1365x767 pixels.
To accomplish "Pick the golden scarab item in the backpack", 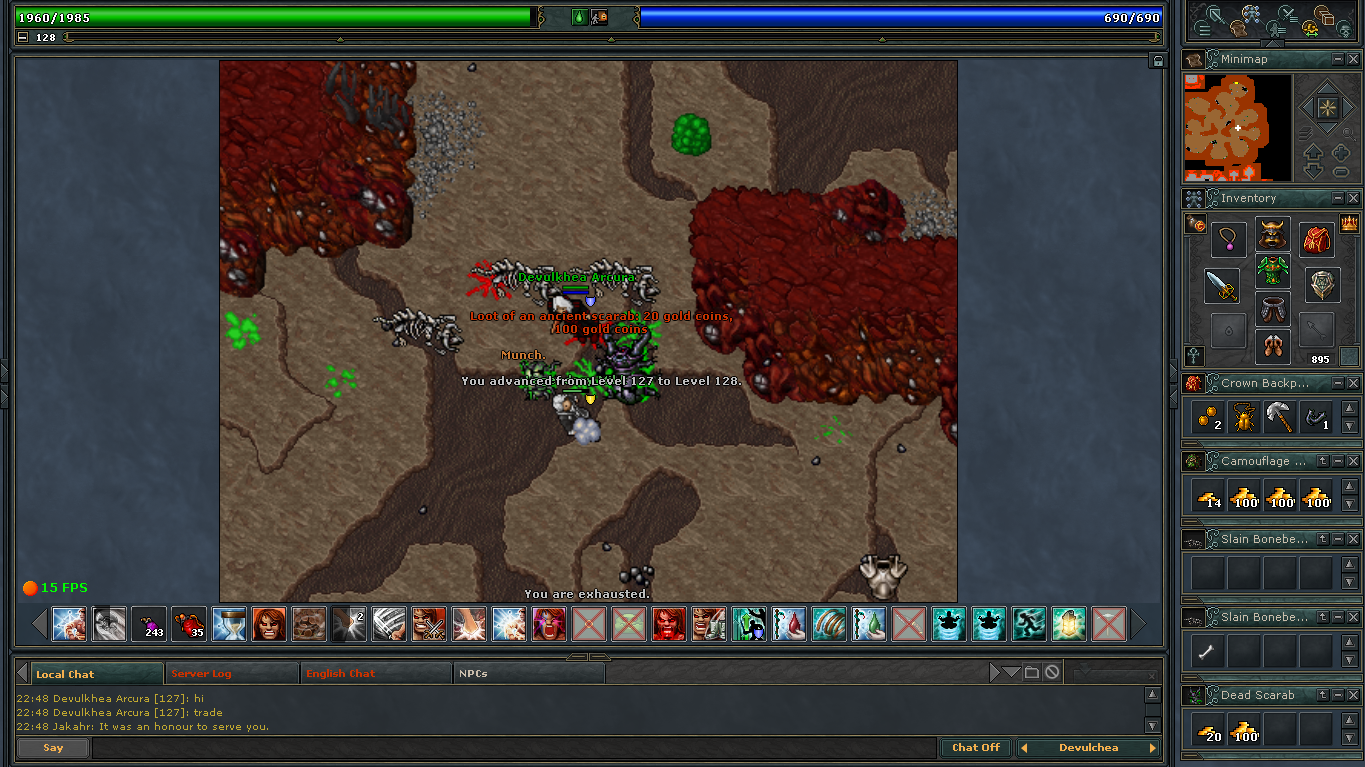I will pyautogui.click(x=1245, y=417).
